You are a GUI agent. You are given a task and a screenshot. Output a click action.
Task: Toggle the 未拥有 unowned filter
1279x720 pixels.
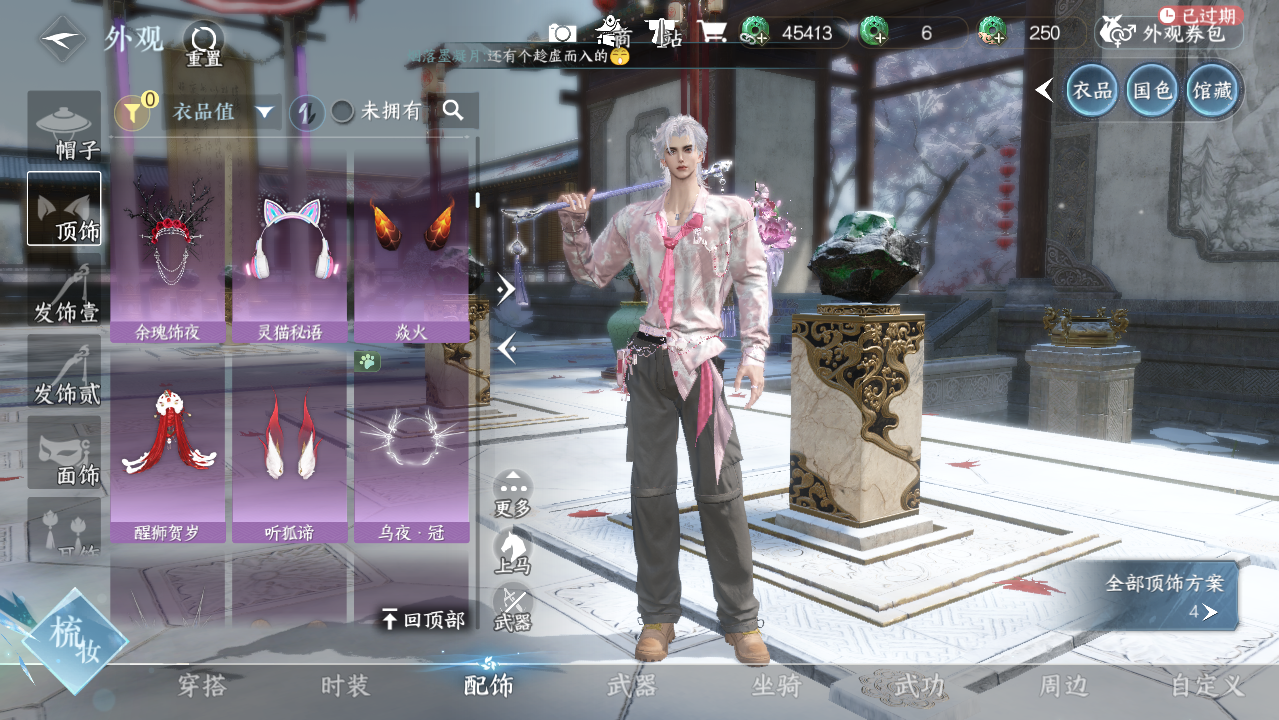[377, 112]
